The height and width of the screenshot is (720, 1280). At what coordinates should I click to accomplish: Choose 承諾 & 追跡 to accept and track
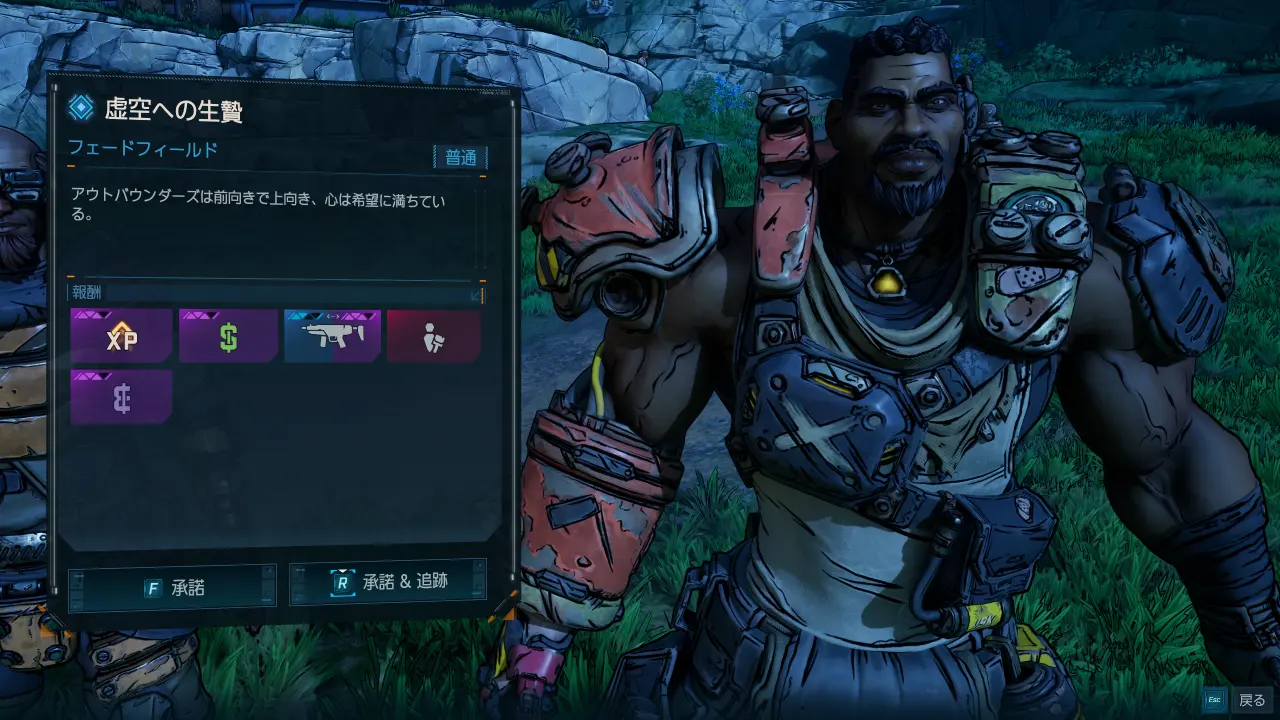pyautogui.click(x=388, y=582)
